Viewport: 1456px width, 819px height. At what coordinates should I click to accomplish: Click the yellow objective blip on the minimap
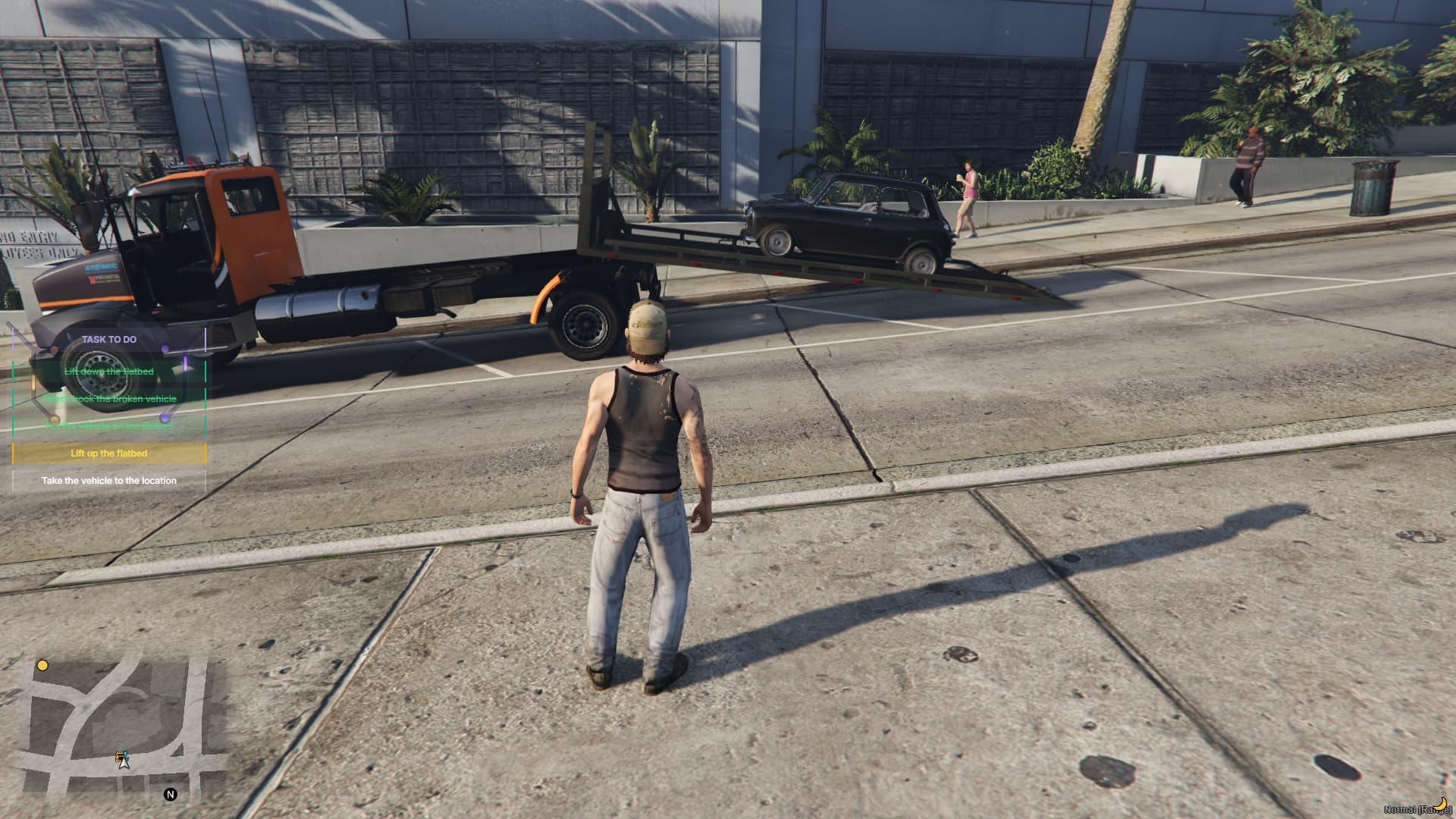43,666
